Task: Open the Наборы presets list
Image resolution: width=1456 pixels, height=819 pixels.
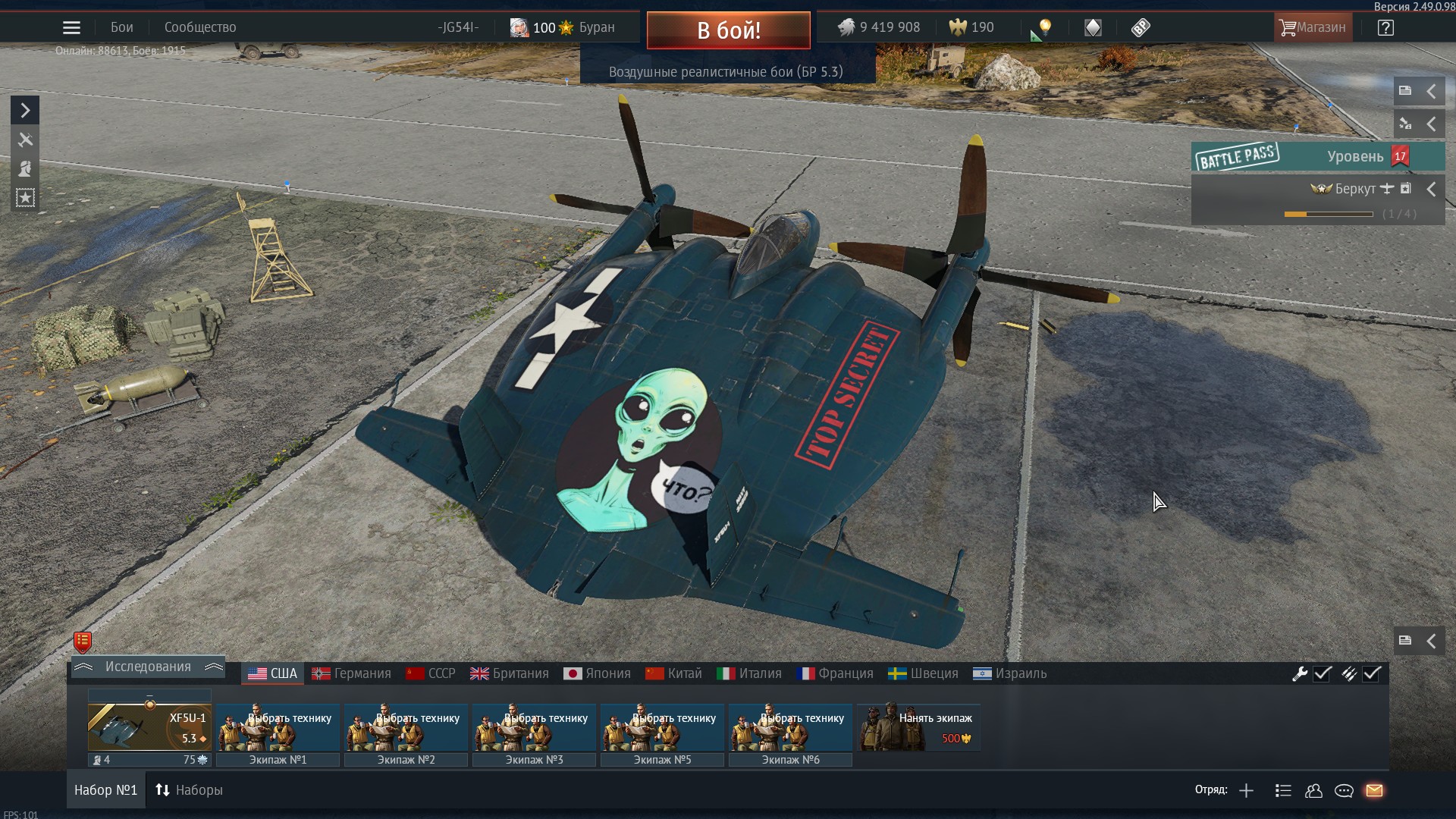Action: click(x=190, y=790)
